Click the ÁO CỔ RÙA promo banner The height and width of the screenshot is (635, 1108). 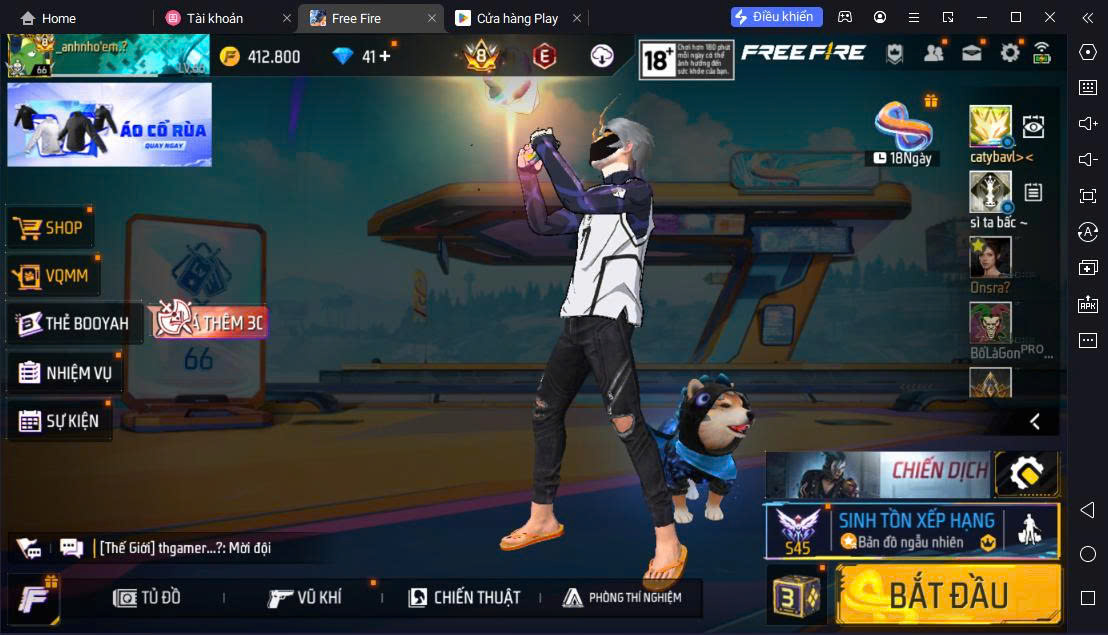tap(109, 125)
